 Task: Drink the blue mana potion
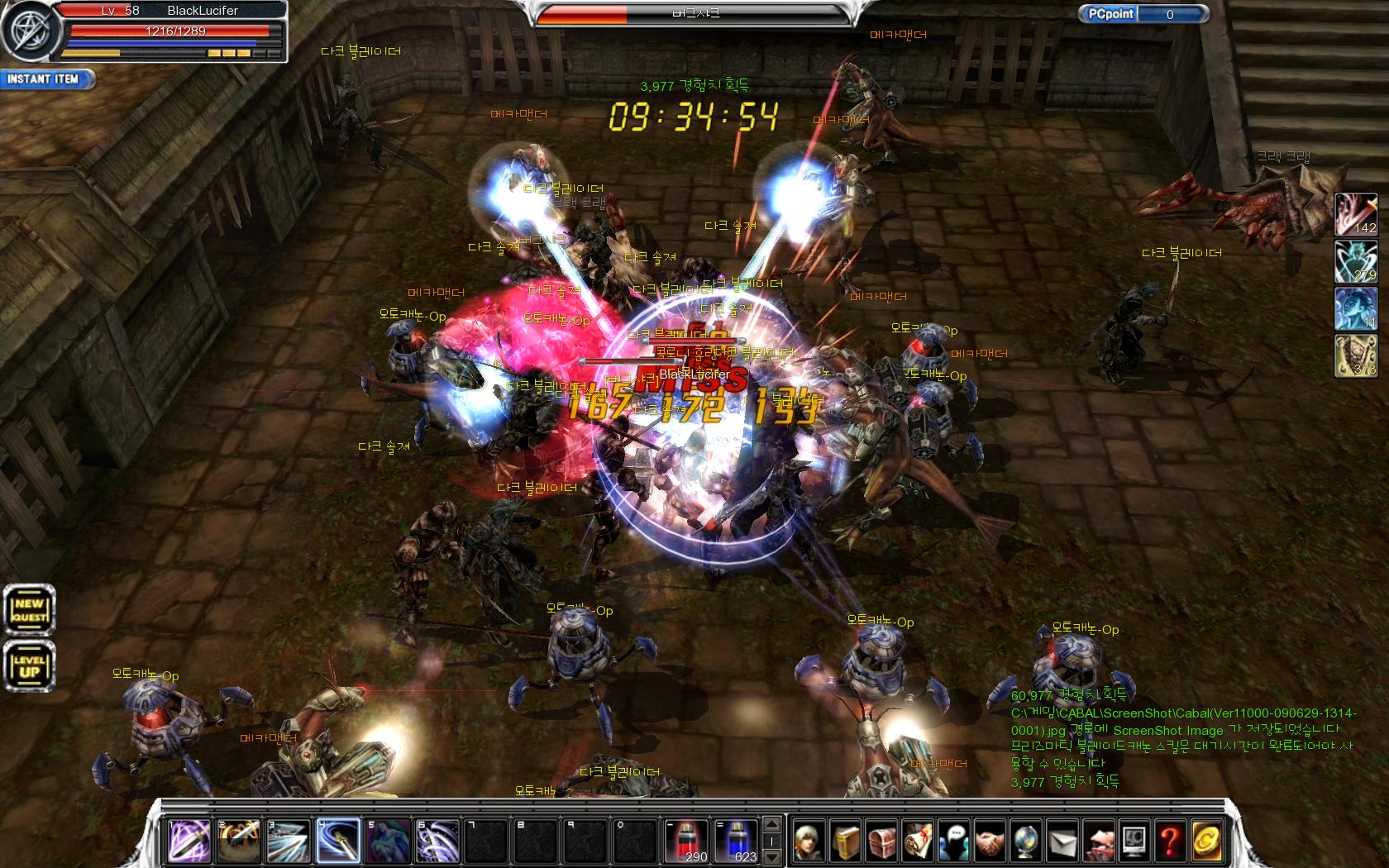pyautogui.click(x=737, y=841)
